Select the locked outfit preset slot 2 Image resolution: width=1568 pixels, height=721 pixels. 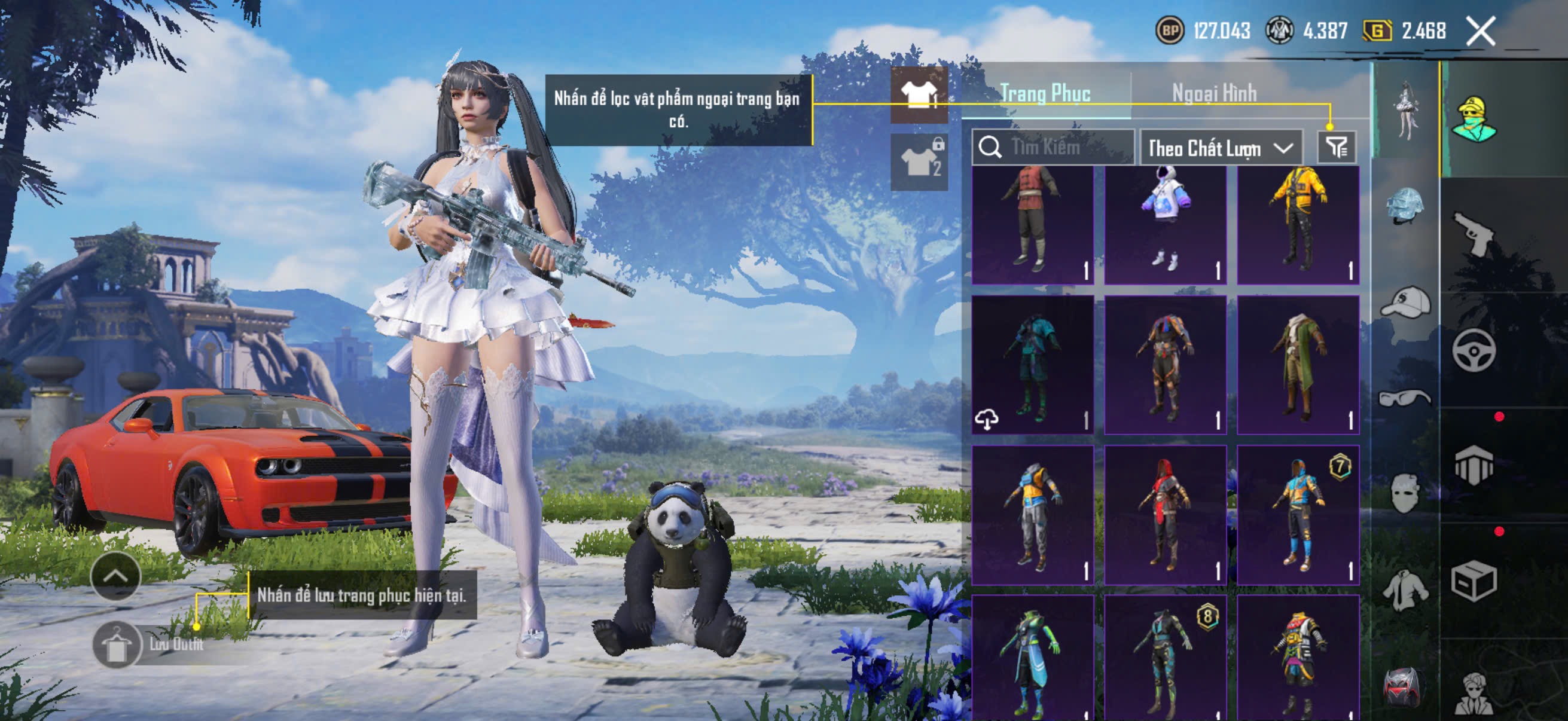click(x=919, y=162)
